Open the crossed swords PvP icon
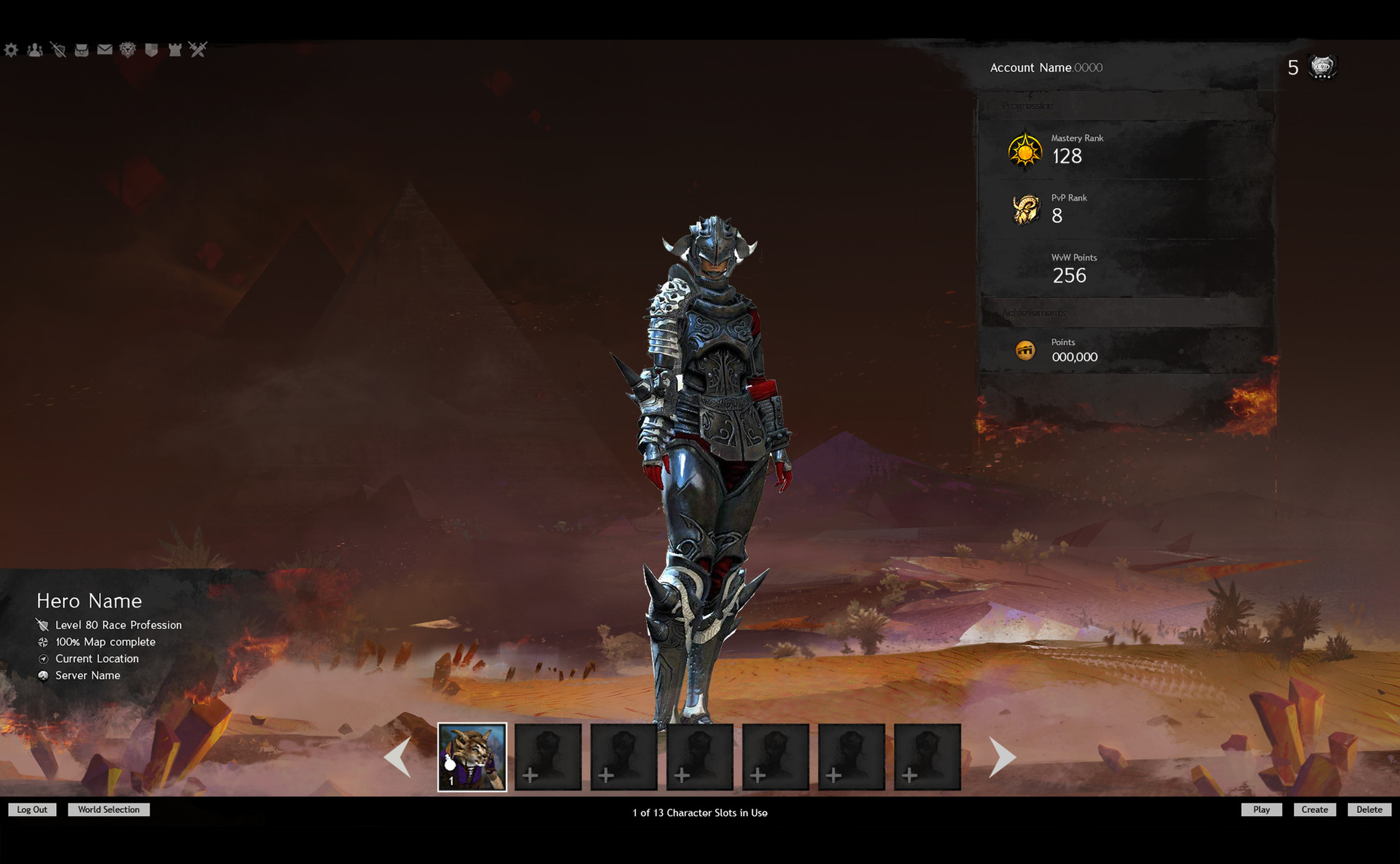Screen dimensions: 1400x864 198,50
